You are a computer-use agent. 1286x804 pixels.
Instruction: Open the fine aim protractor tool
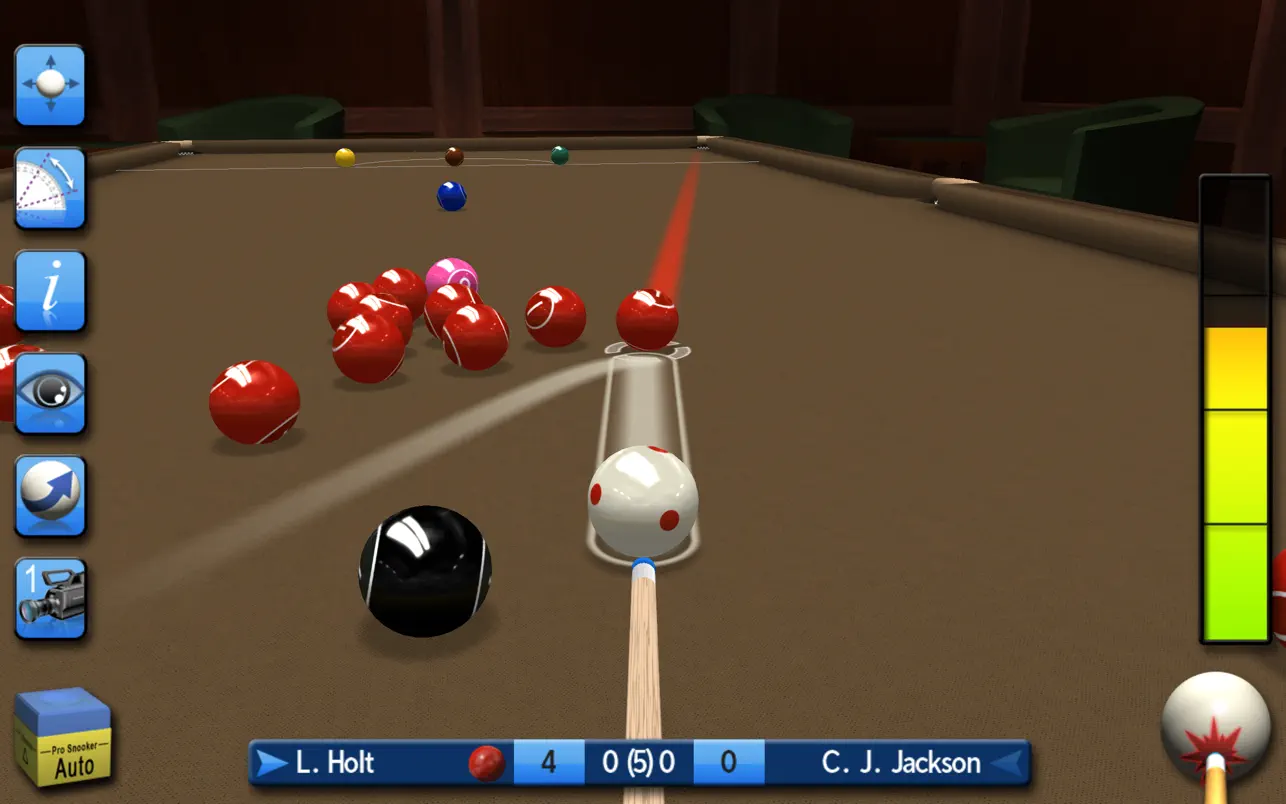click(50, 188)
